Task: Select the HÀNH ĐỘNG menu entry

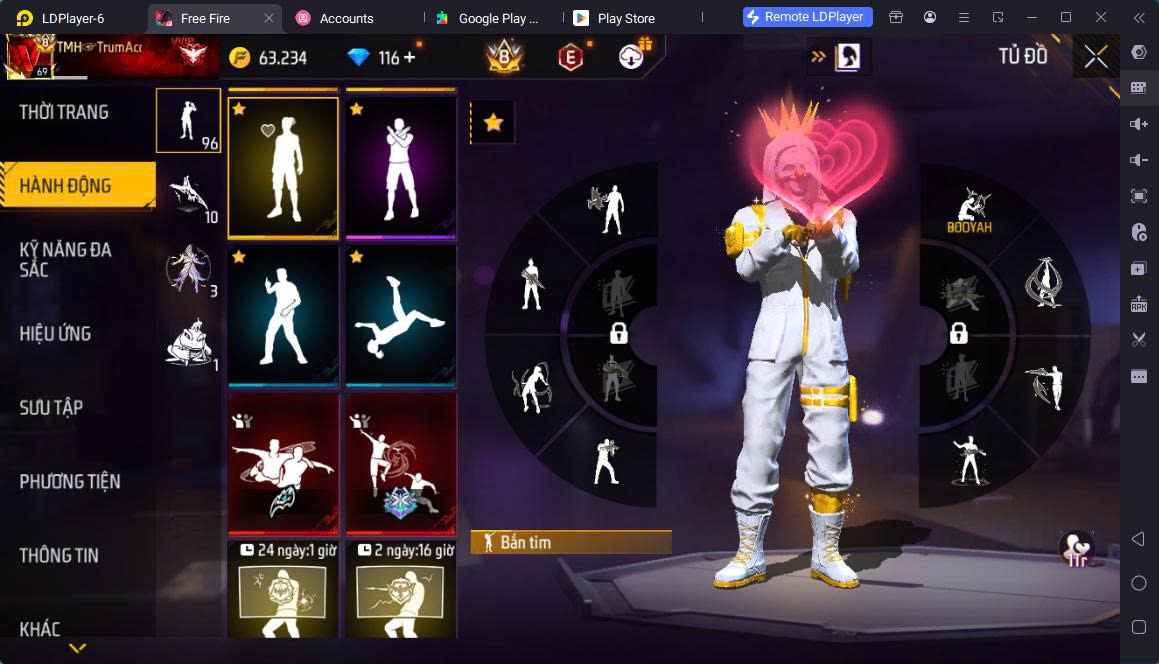Action: [66, 186]
